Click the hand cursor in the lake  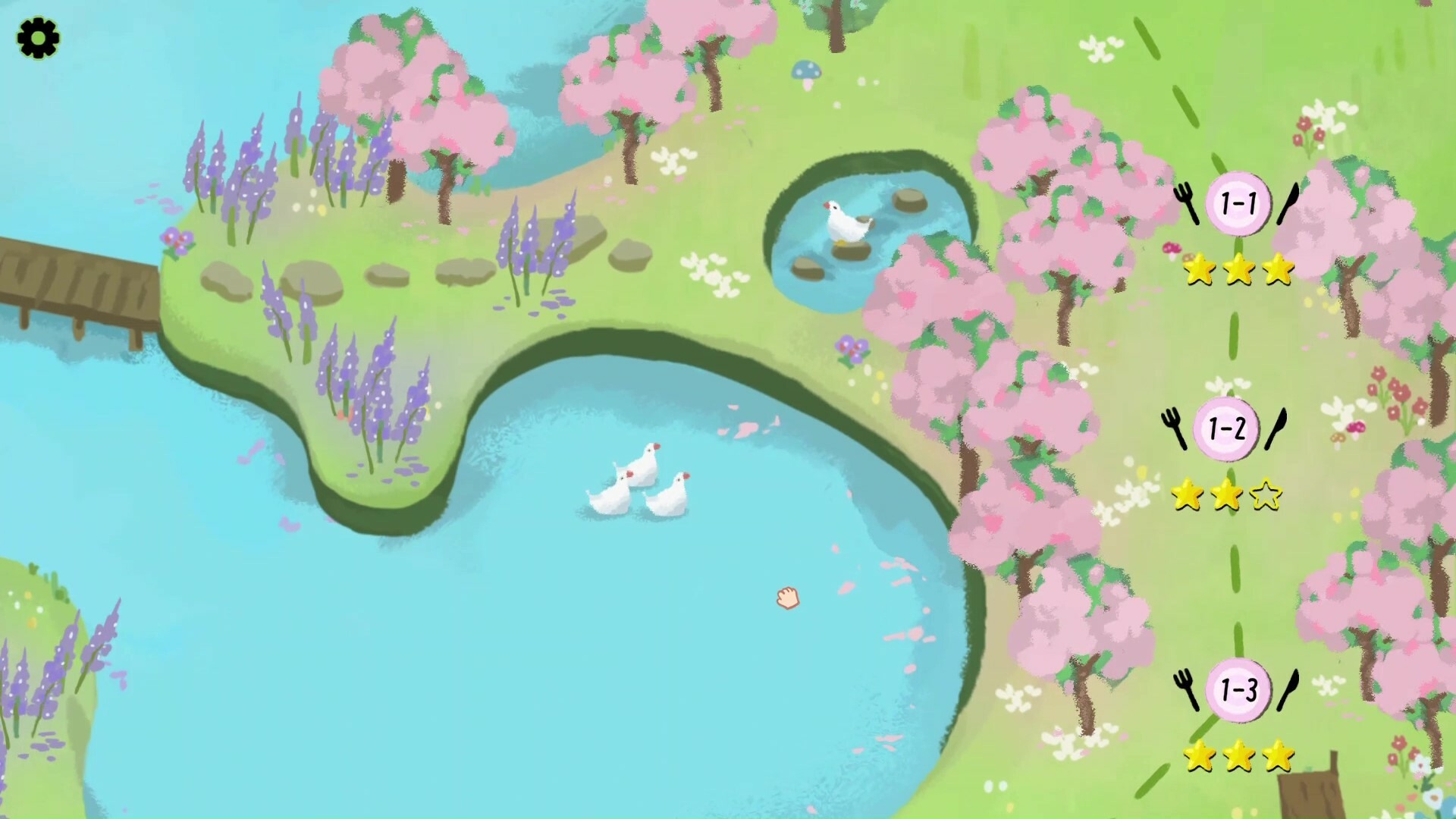(789, 598)
